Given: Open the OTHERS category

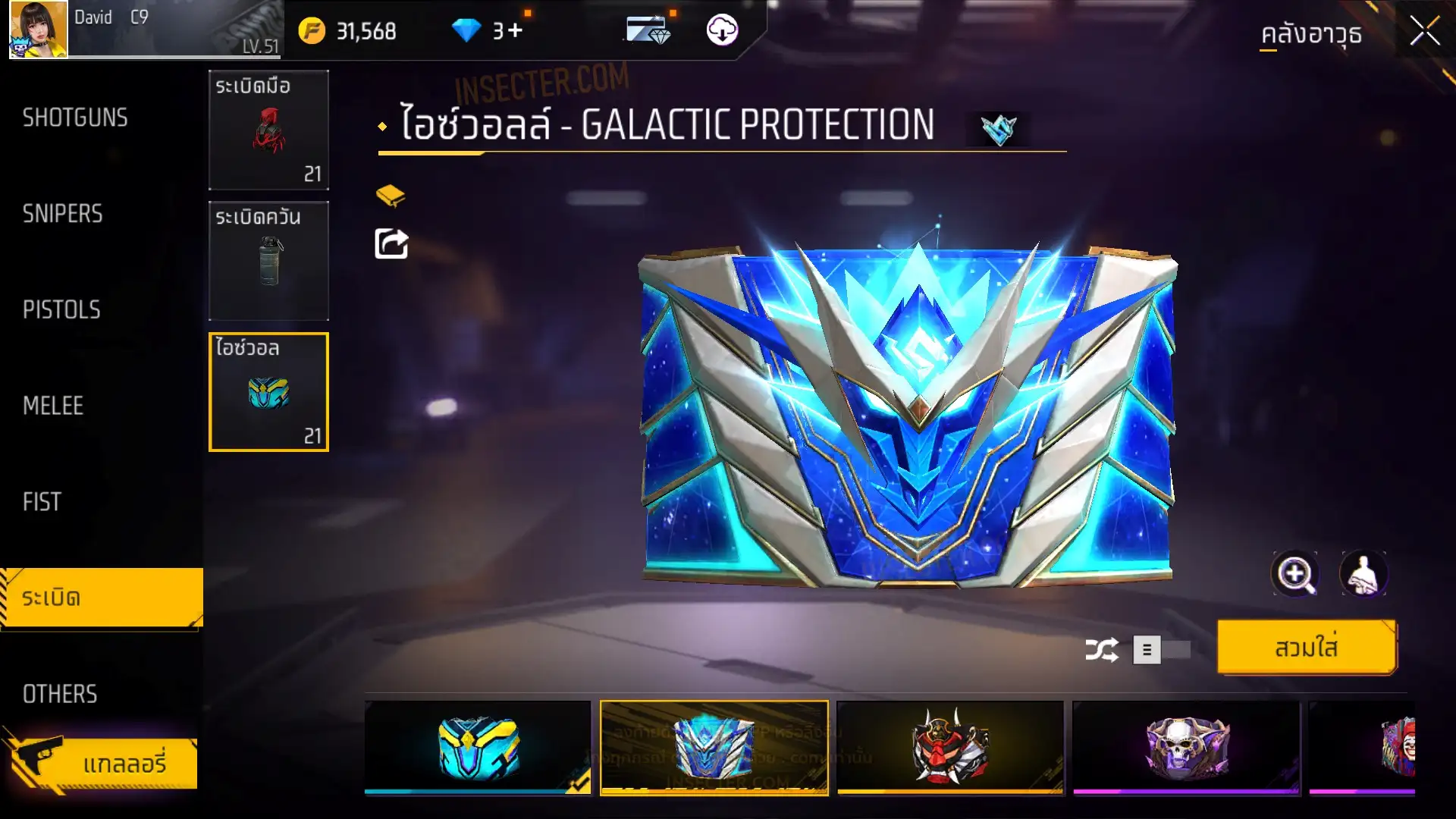Looking at the screenshot, I should [x=60, y=693].
